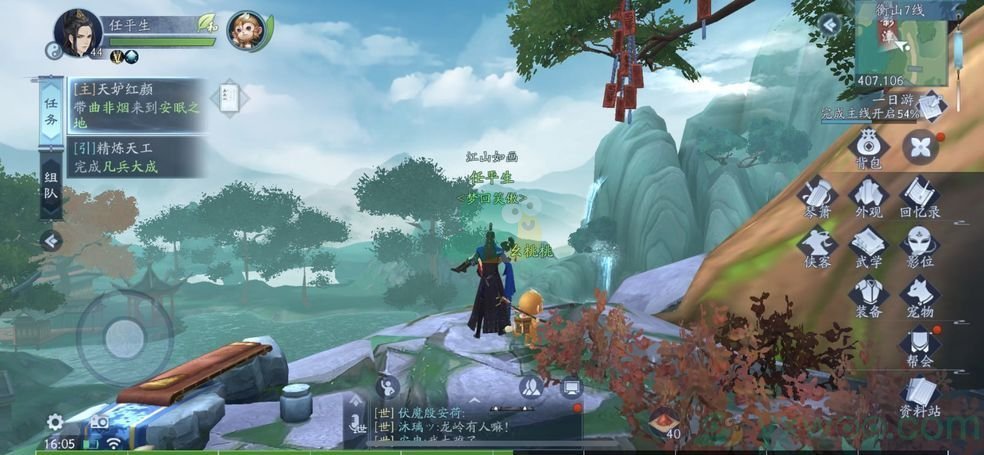This screenshot has height=455, width=984.
Task: Open the 装备 equipment menu
Action: click(x=869, y=297)
